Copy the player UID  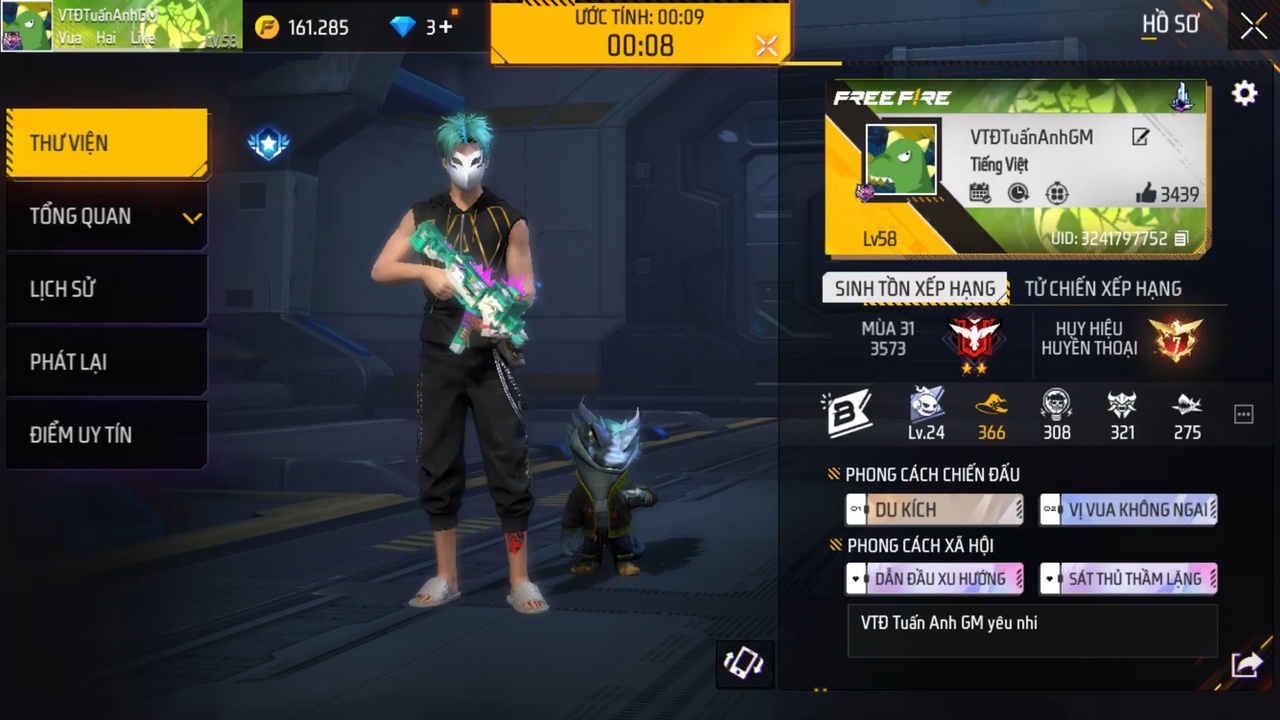pos(1181,238)
